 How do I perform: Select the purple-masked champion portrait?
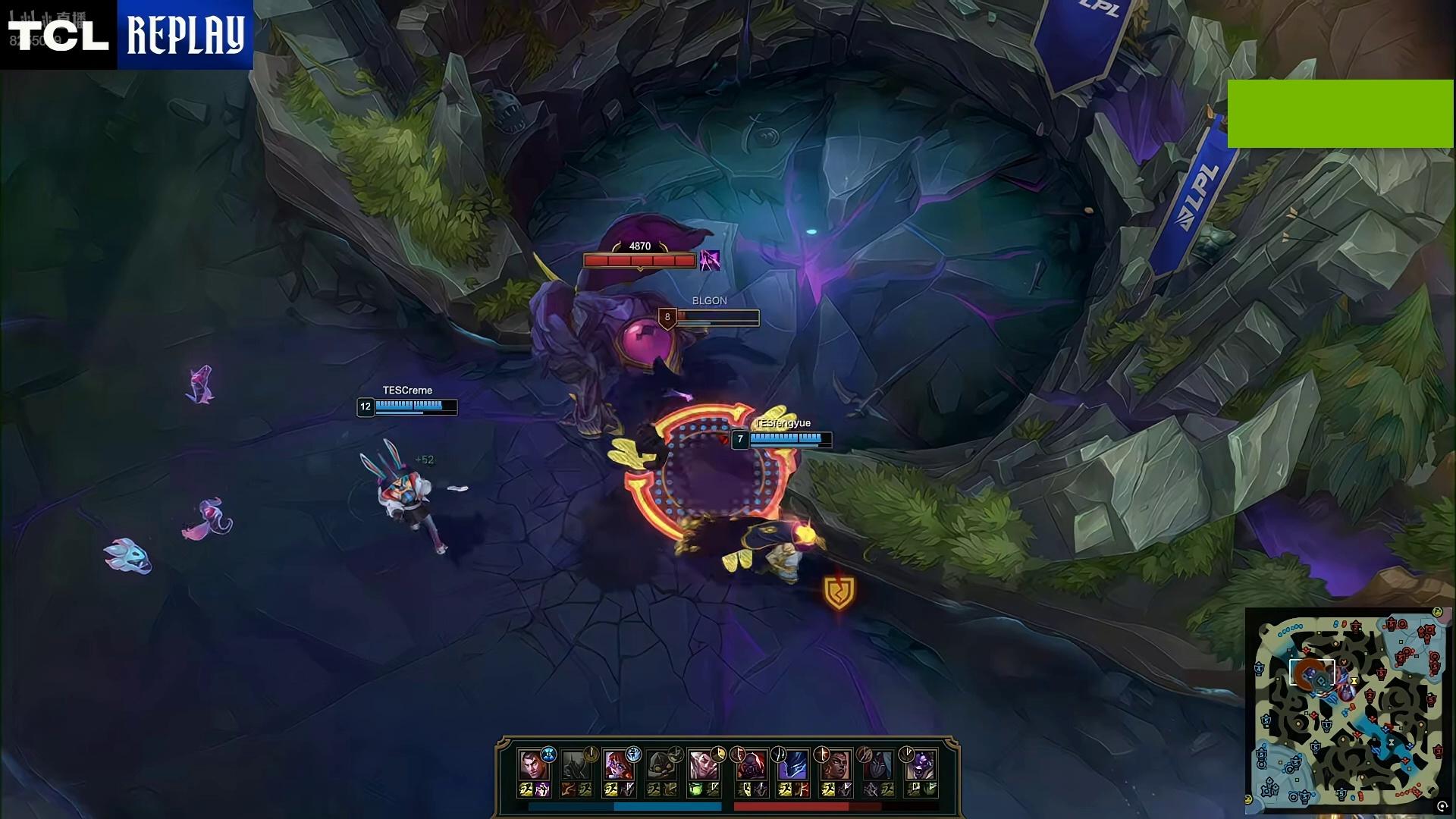920,764
